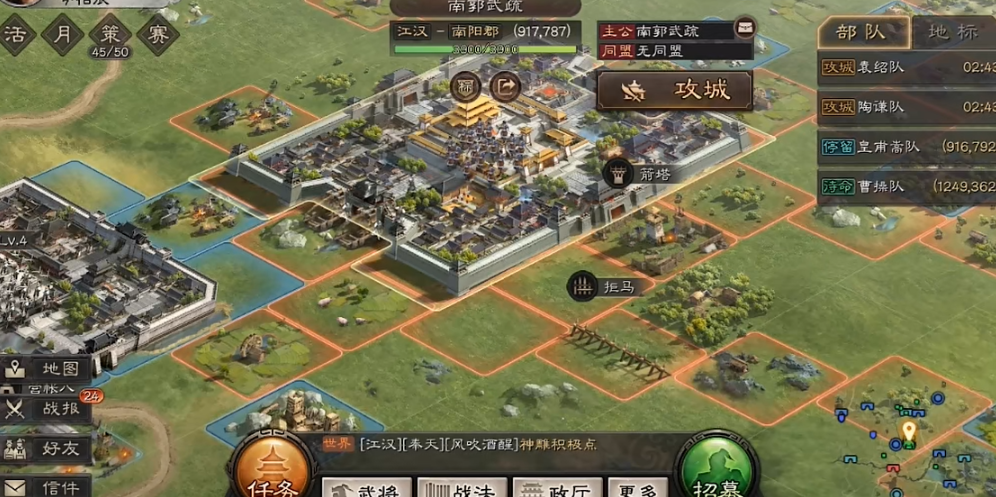996x497 pixels.
Task: Open the 赛 diamond icon
Action: (x=157, y=35)
